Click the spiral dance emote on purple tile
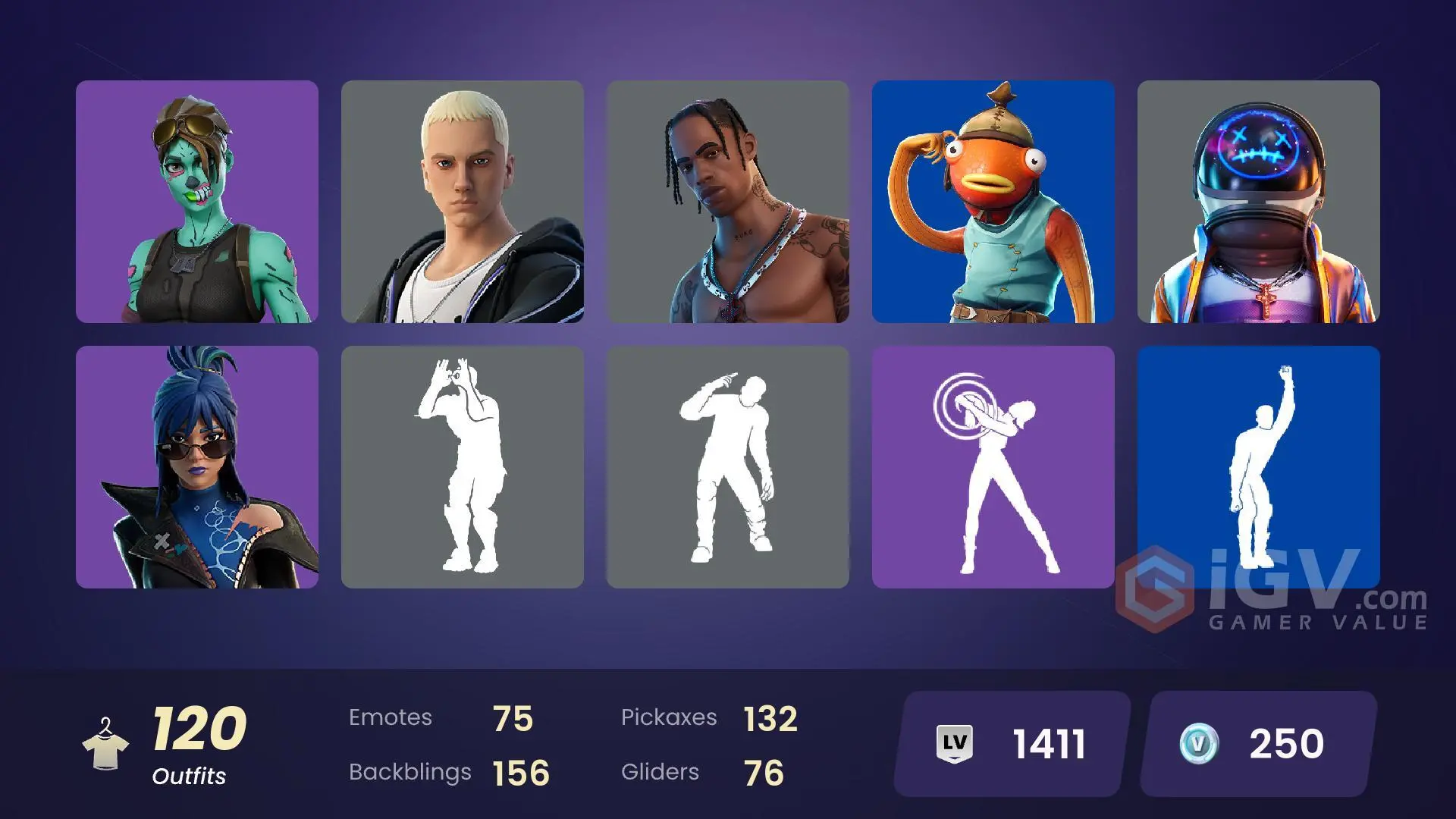This screenshot has height=819, width=1456. [993, 466]
